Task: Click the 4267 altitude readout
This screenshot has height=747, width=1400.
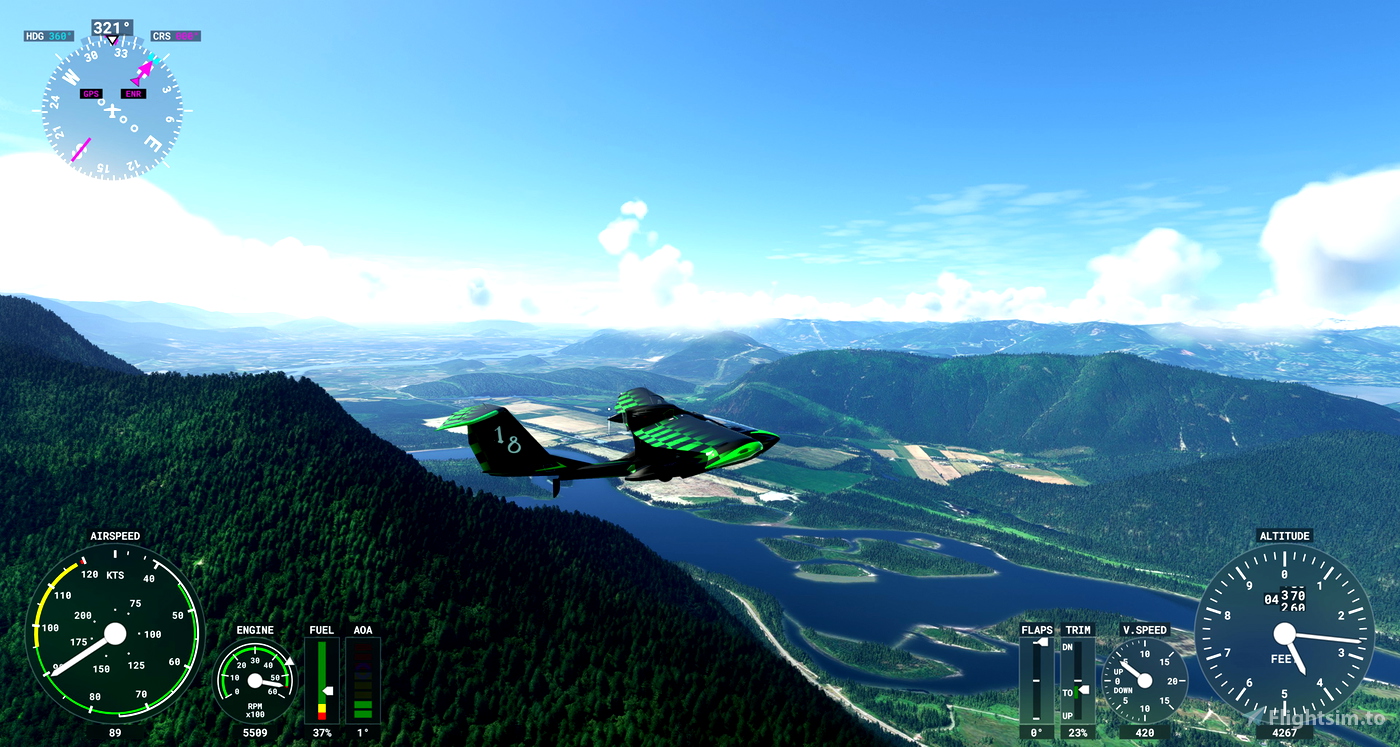Action: (1286, 733)
